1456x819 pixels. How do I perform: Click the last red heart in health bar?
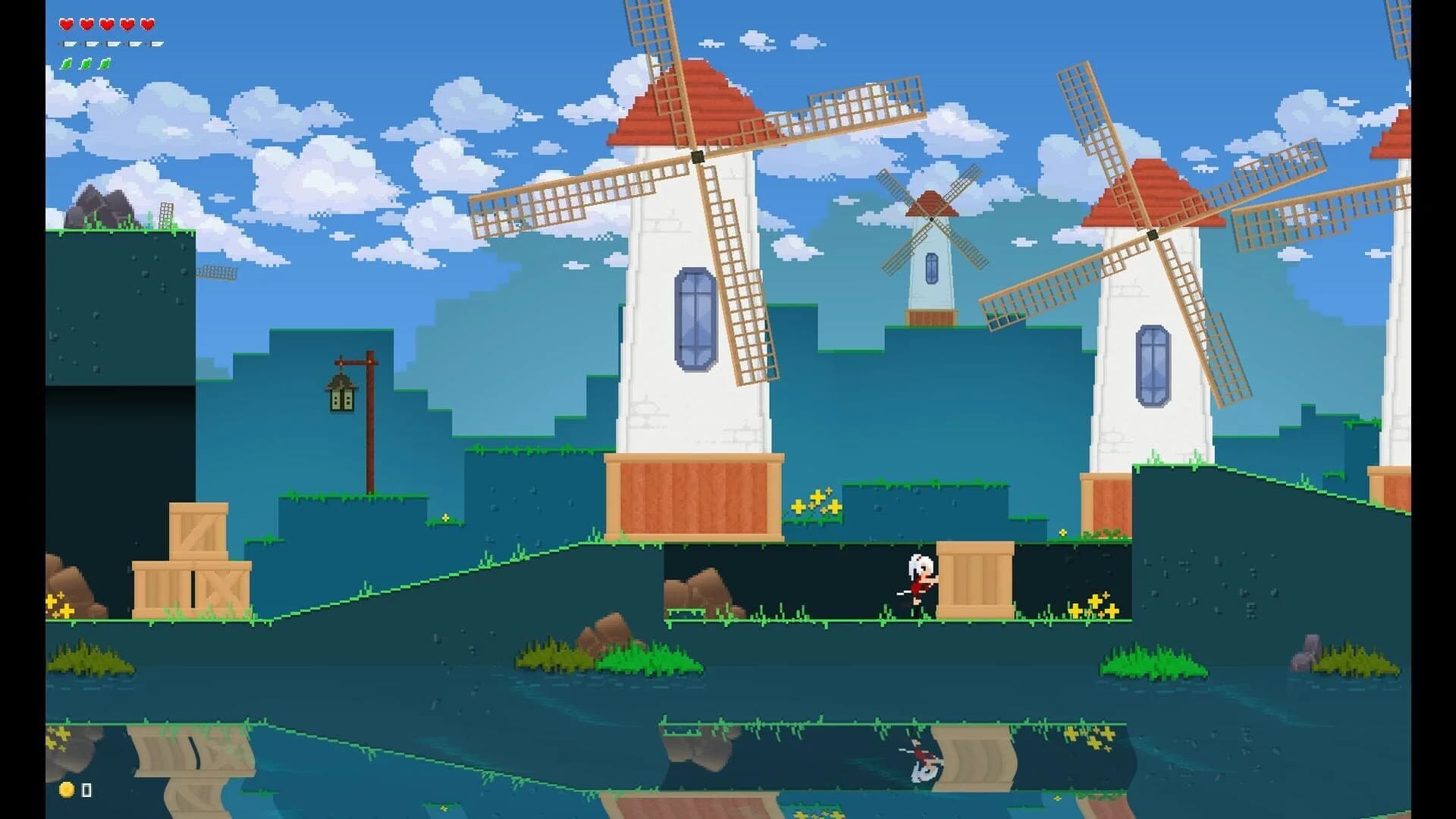click(x=148, y=24)
